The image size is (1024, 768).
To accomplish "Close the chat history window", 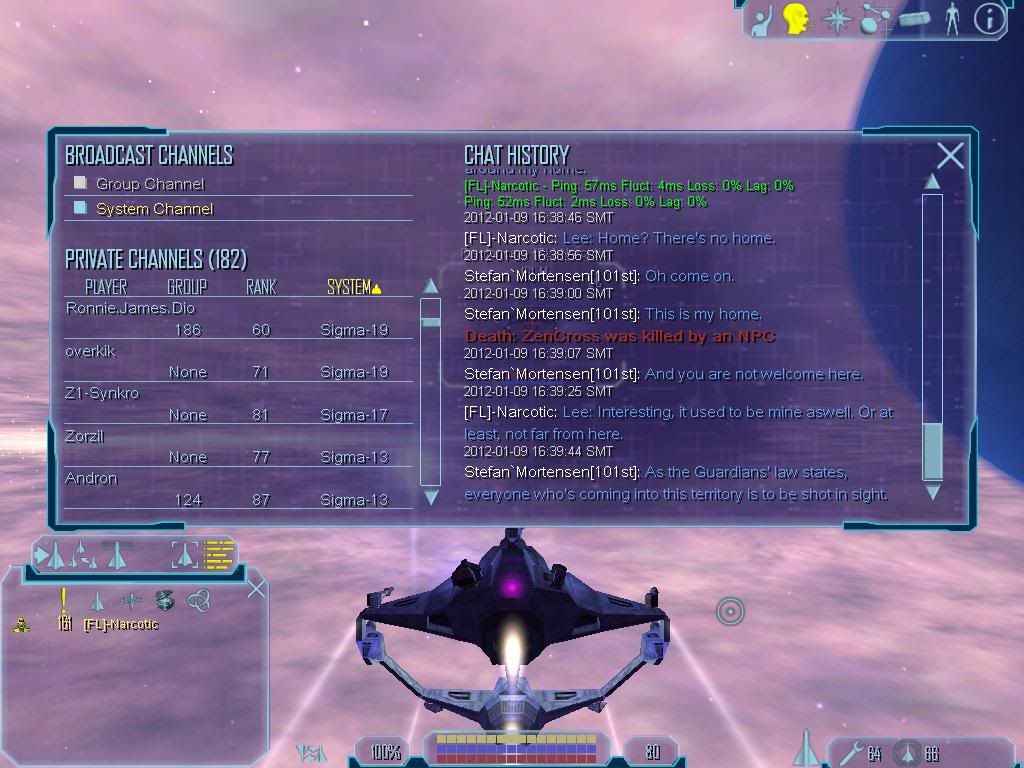I will [950, 155].
